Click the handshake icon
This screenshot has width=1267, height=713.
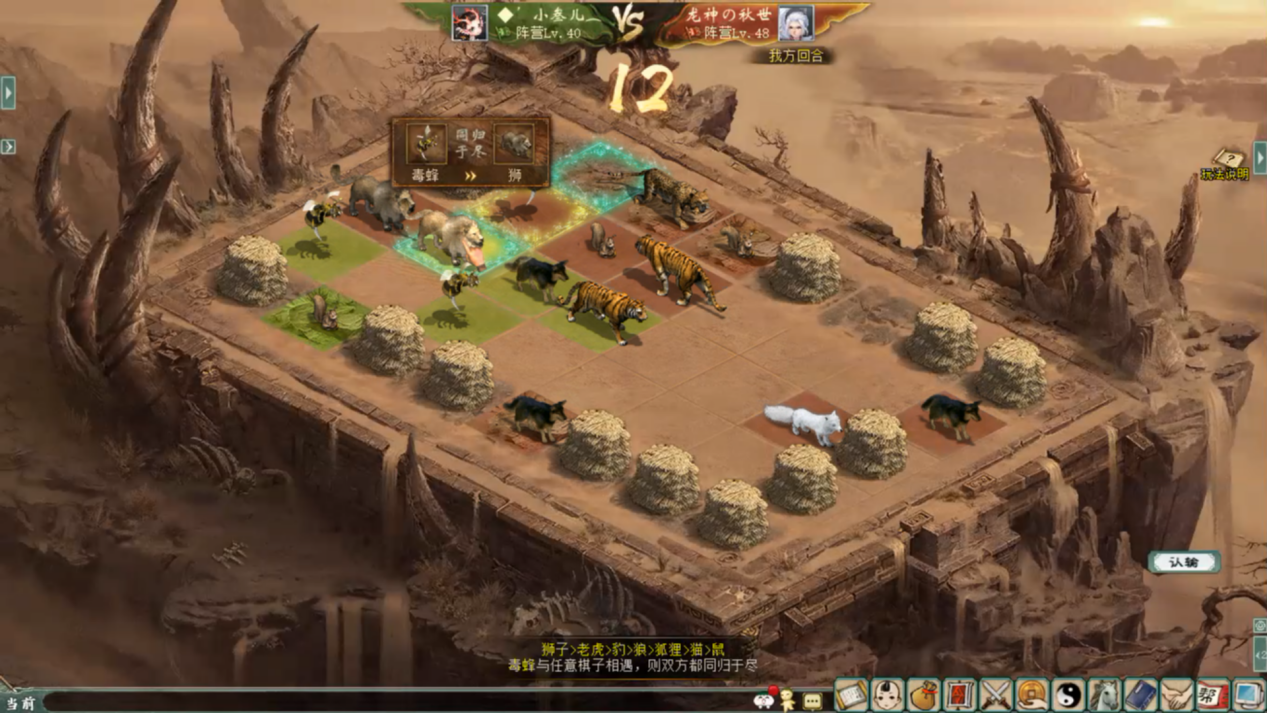point(1176,694)
